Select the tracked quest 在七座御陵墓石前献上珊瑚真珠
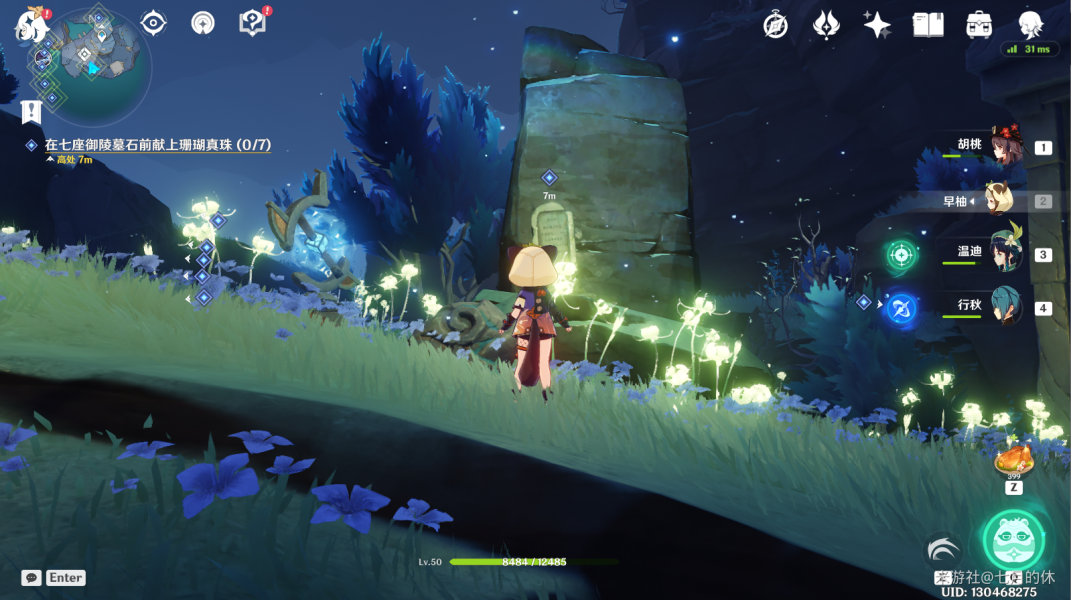 157,145
